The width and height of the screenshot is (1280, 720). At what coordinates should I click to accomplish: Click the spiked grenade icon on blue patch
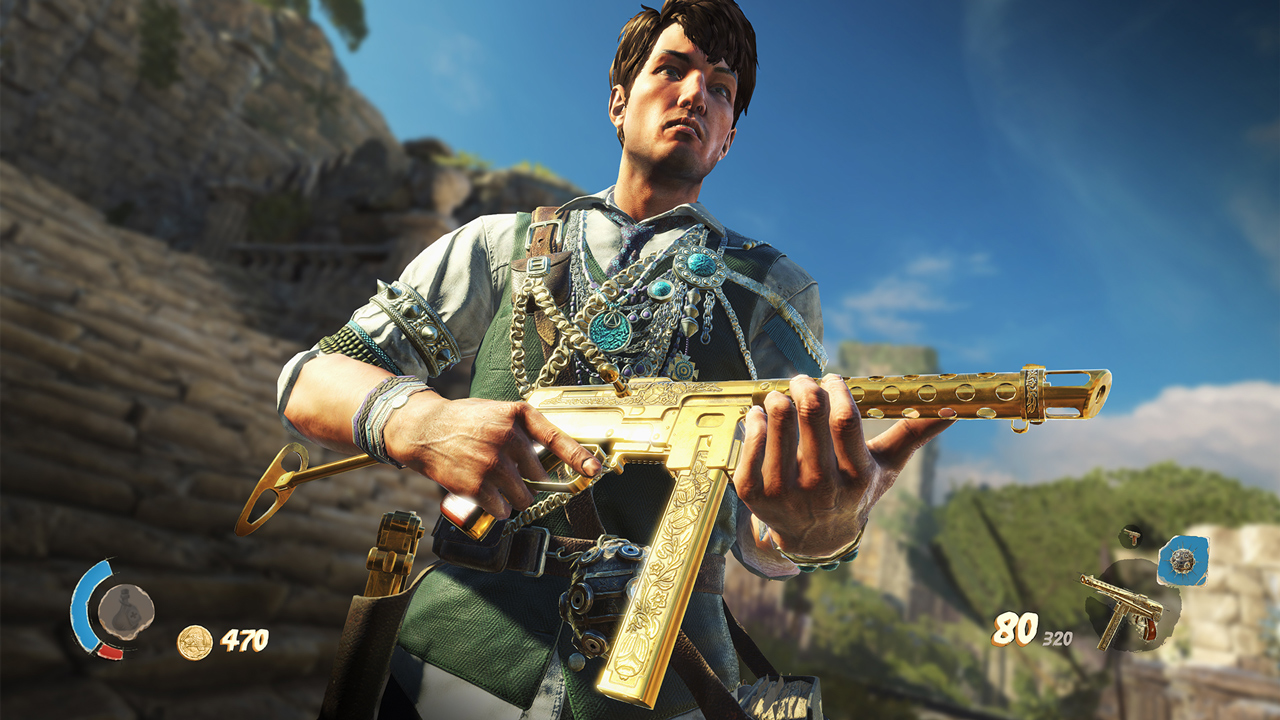1182,561
